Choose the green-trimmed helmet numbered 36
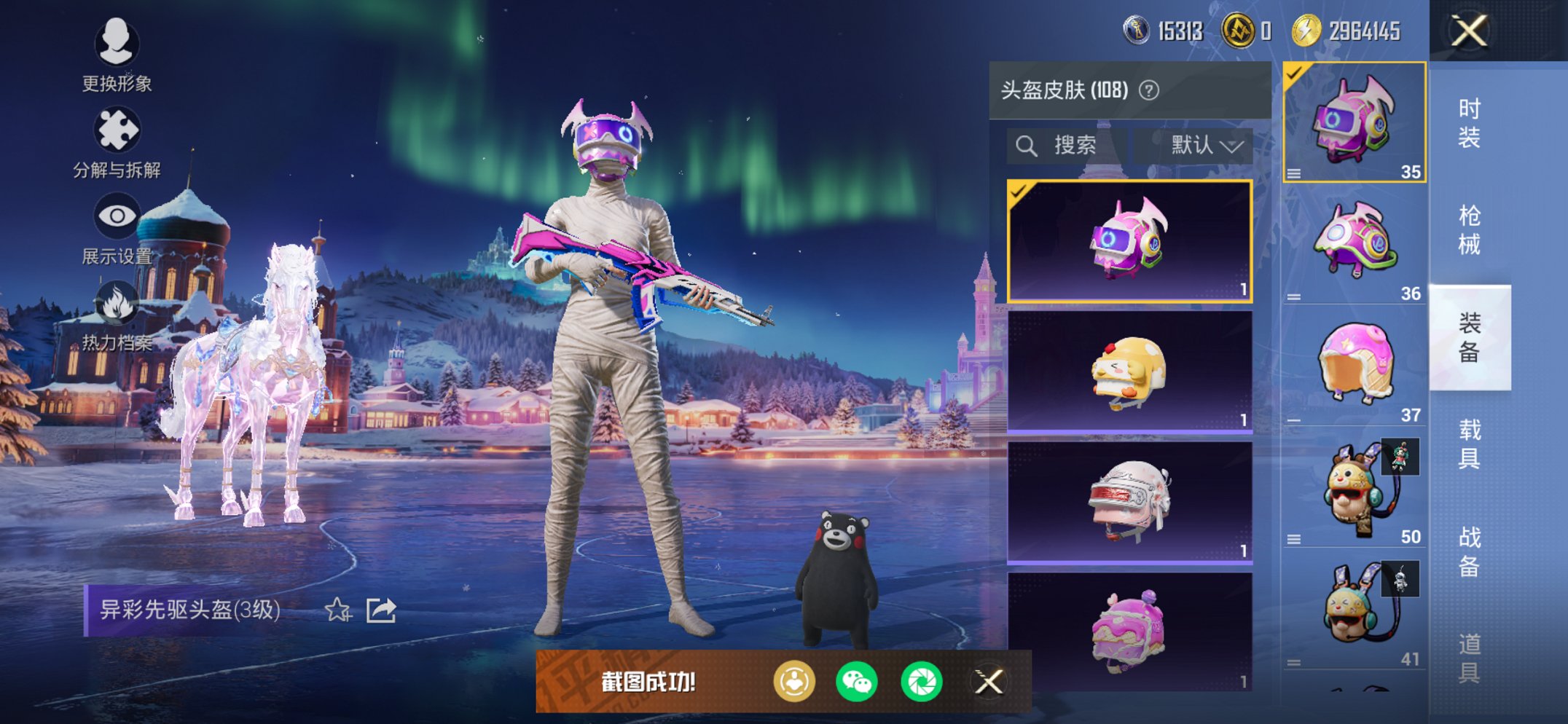 coord(1355,243)
